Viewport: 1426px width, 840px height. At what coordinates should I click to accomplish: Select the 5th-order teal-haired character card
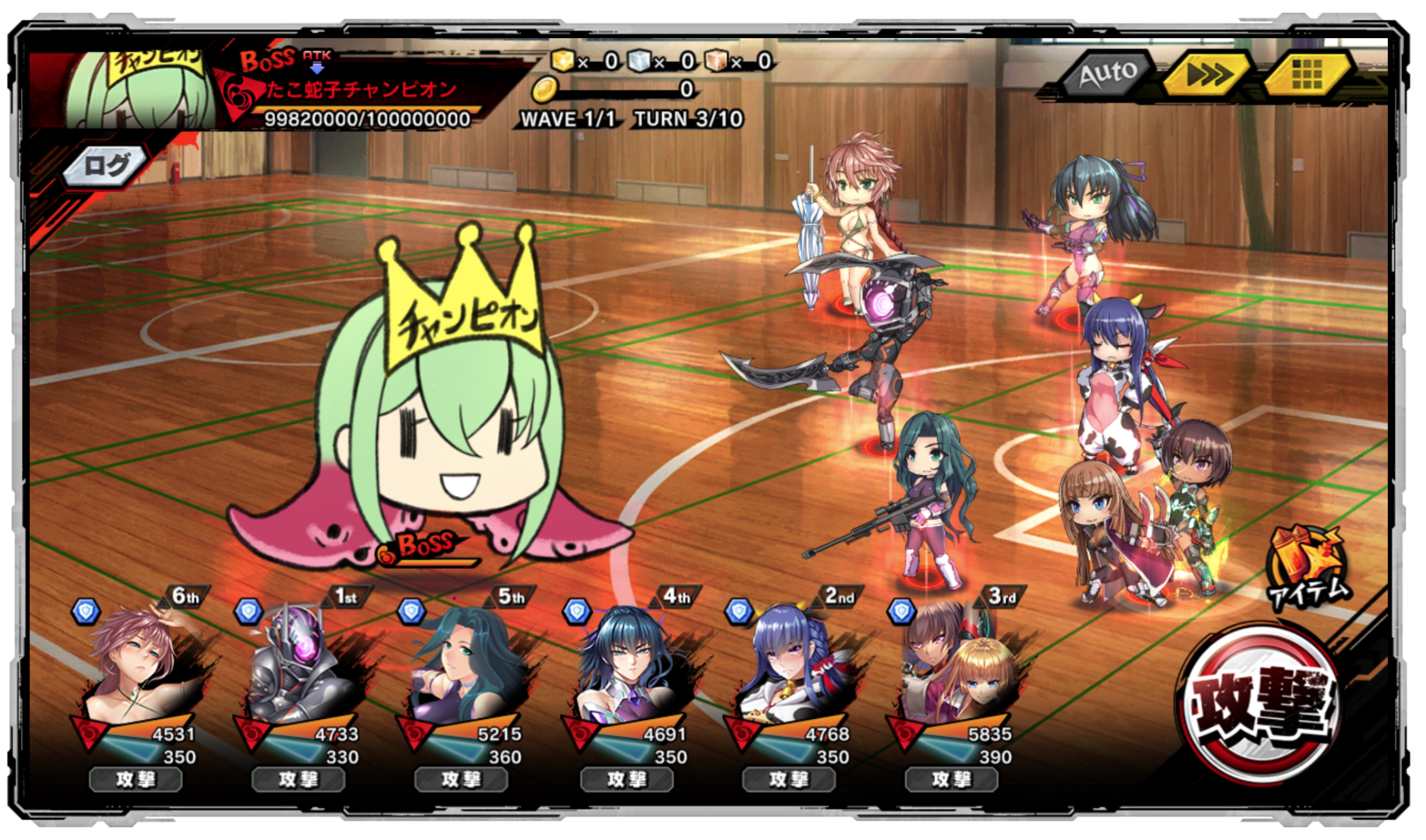(x=464, y=665)
